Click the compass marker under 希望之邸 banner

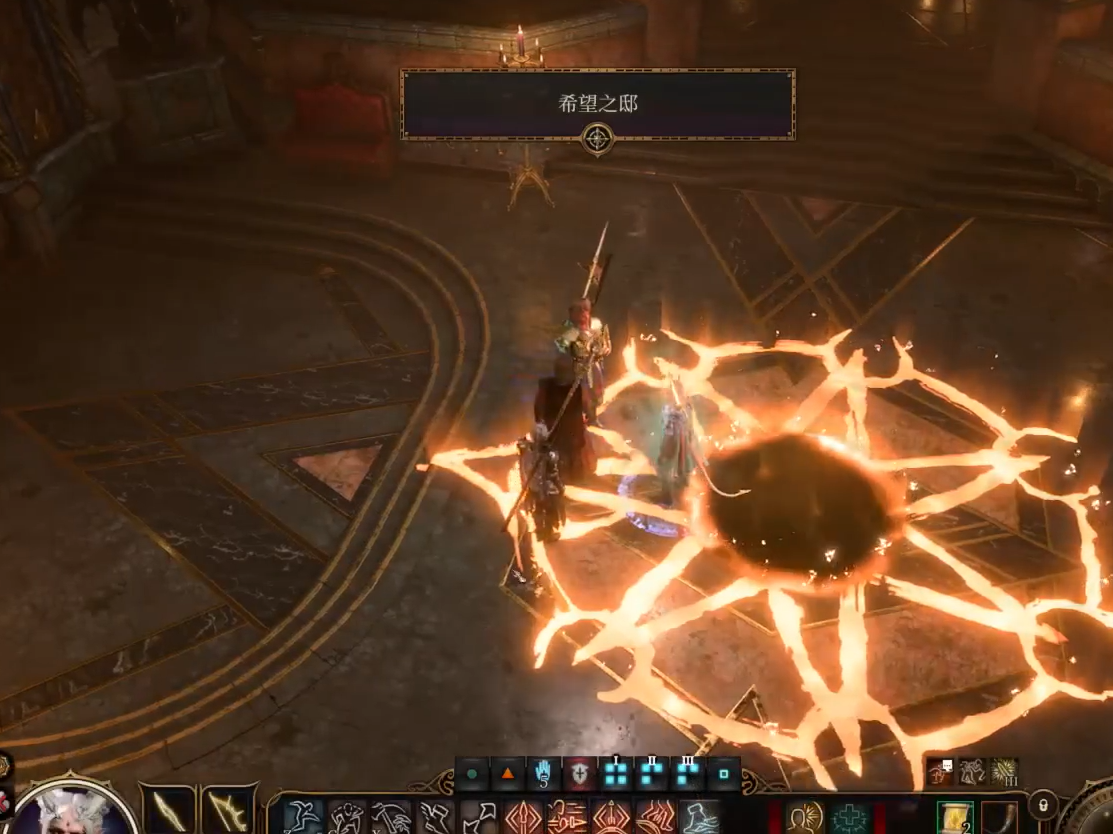tap(597, 139)
